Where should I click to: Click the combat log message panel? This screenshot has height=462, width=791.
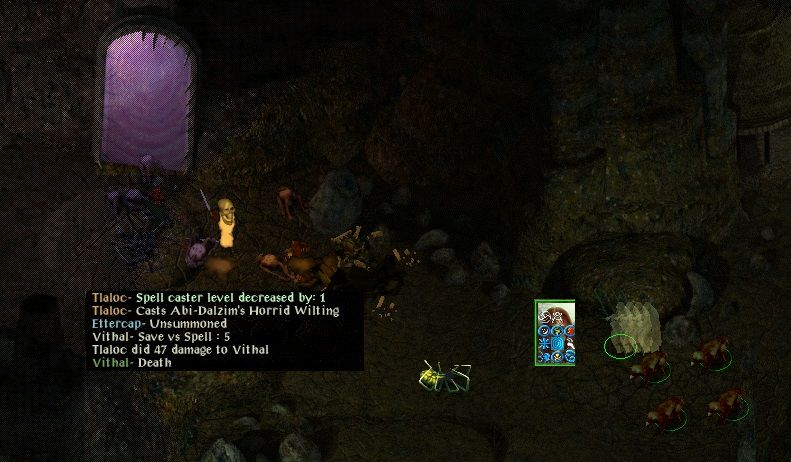[x=225, y=330]
